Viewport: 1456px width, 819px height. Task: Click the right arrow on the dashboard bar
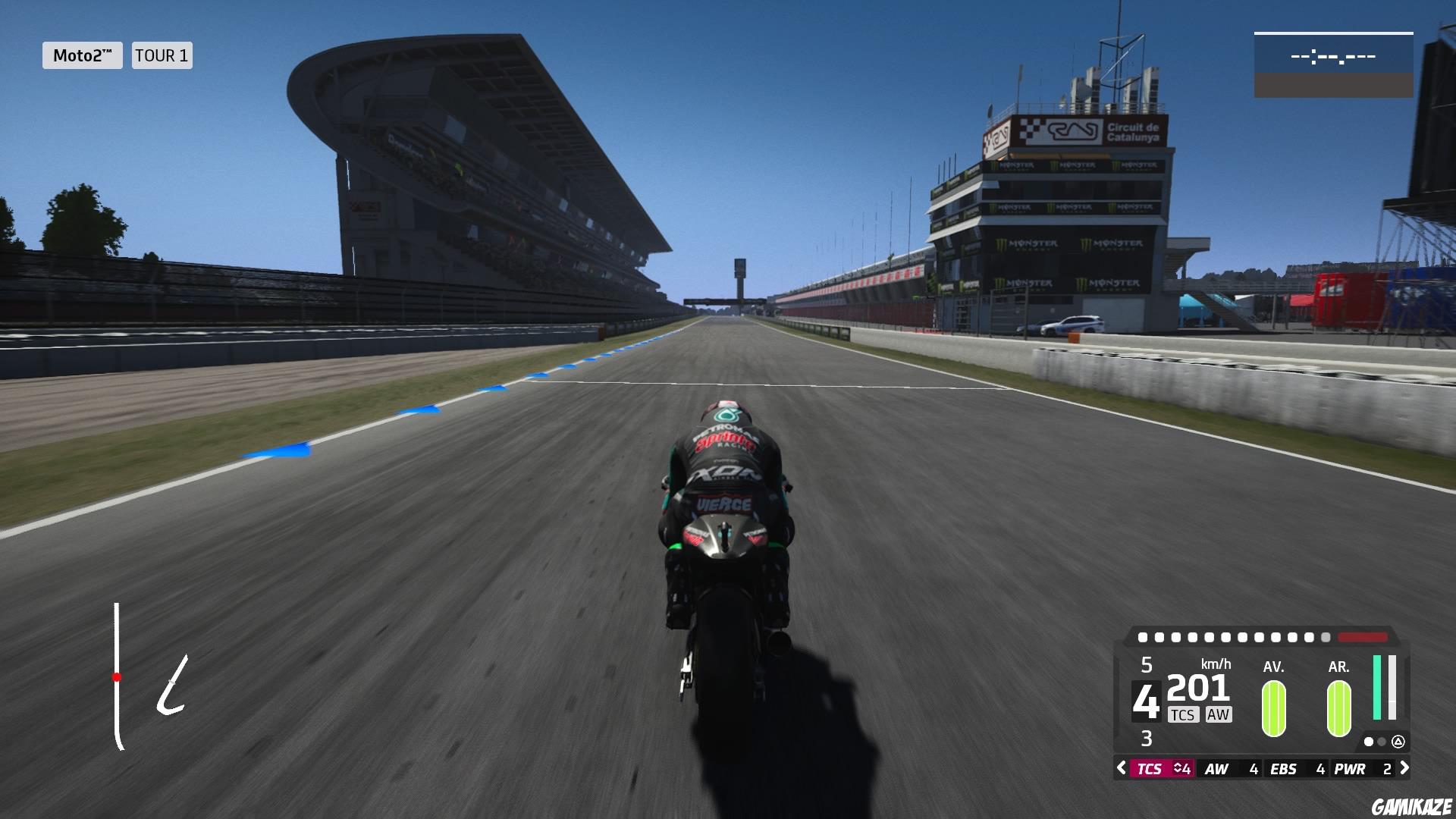click(1404, 769)
